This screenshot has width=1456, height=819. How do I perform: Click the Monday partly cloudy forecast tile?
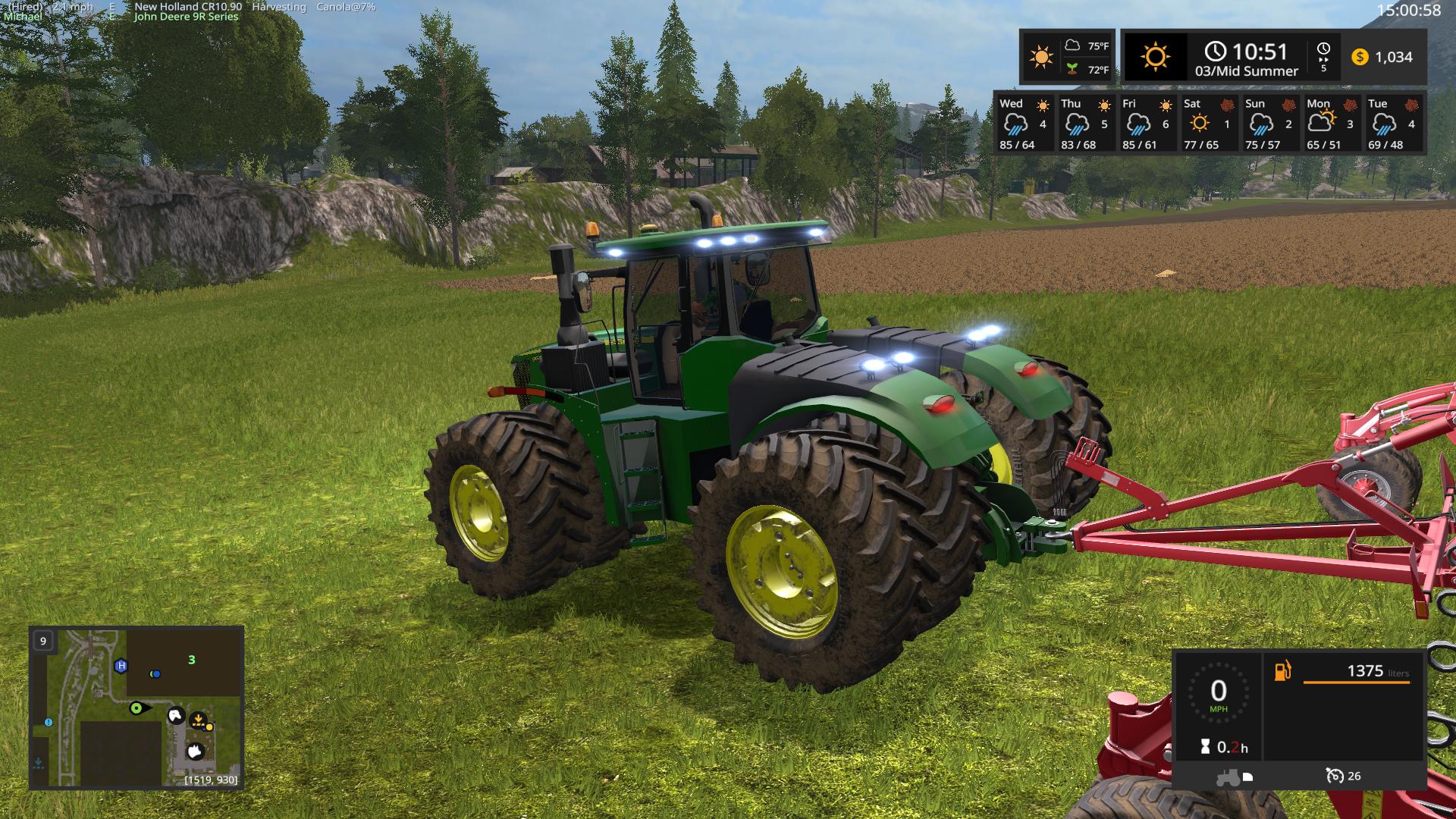click(1331, 123)
